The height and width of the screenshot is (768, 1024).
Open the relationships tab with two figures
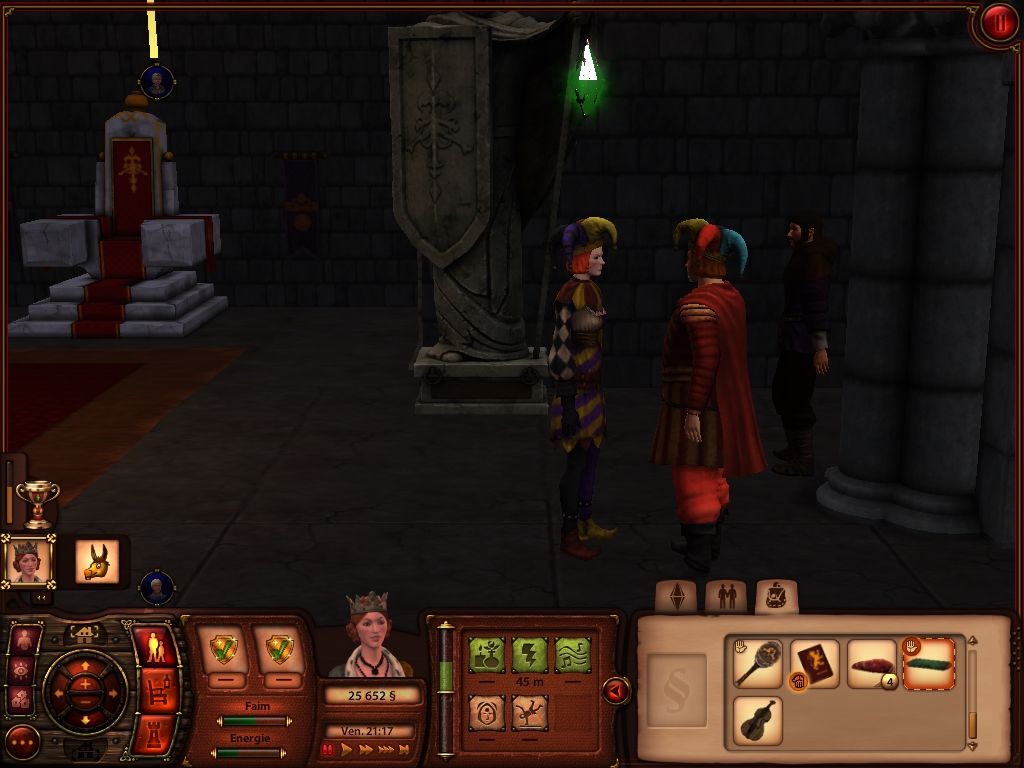726,597
